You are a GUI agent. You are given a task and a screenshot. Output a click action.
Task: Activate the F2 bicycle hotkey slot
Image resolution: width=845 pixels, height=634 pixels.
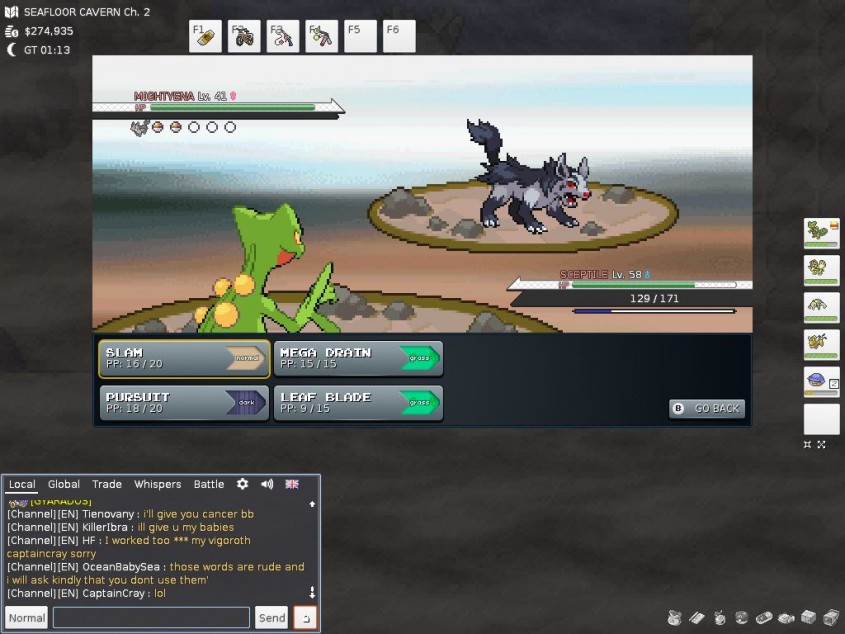(x=244, y=37)
